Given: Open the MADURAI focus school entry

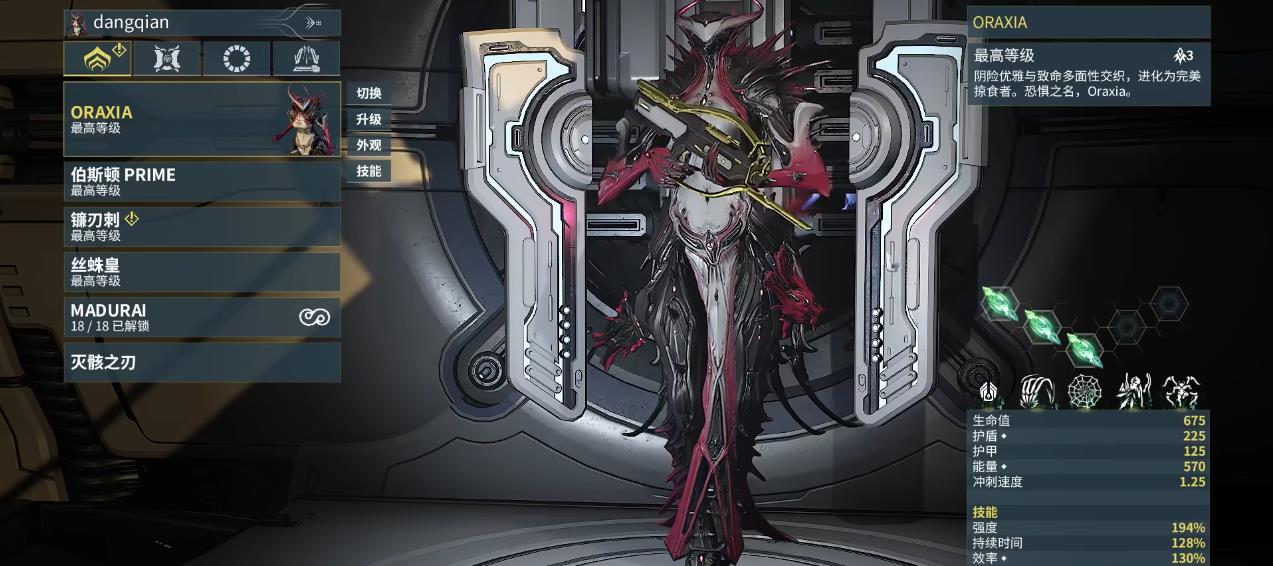Looking at the screenshot, I should coord(200,317).
